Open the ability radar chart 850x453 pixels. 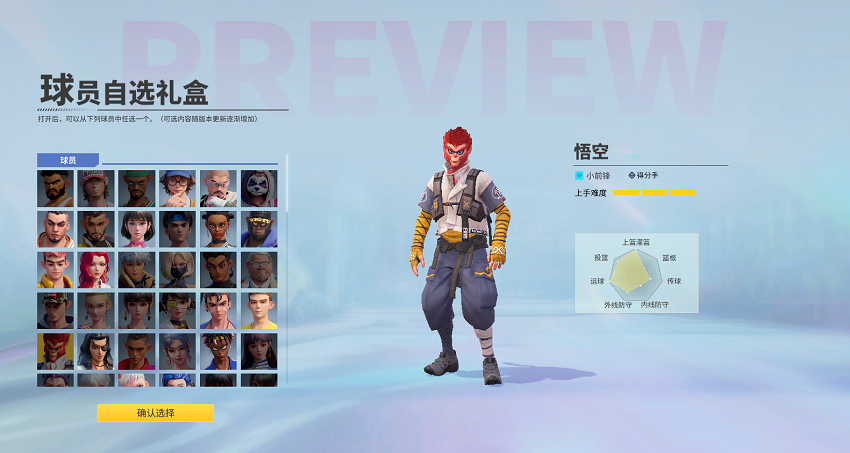coord(635,272)
